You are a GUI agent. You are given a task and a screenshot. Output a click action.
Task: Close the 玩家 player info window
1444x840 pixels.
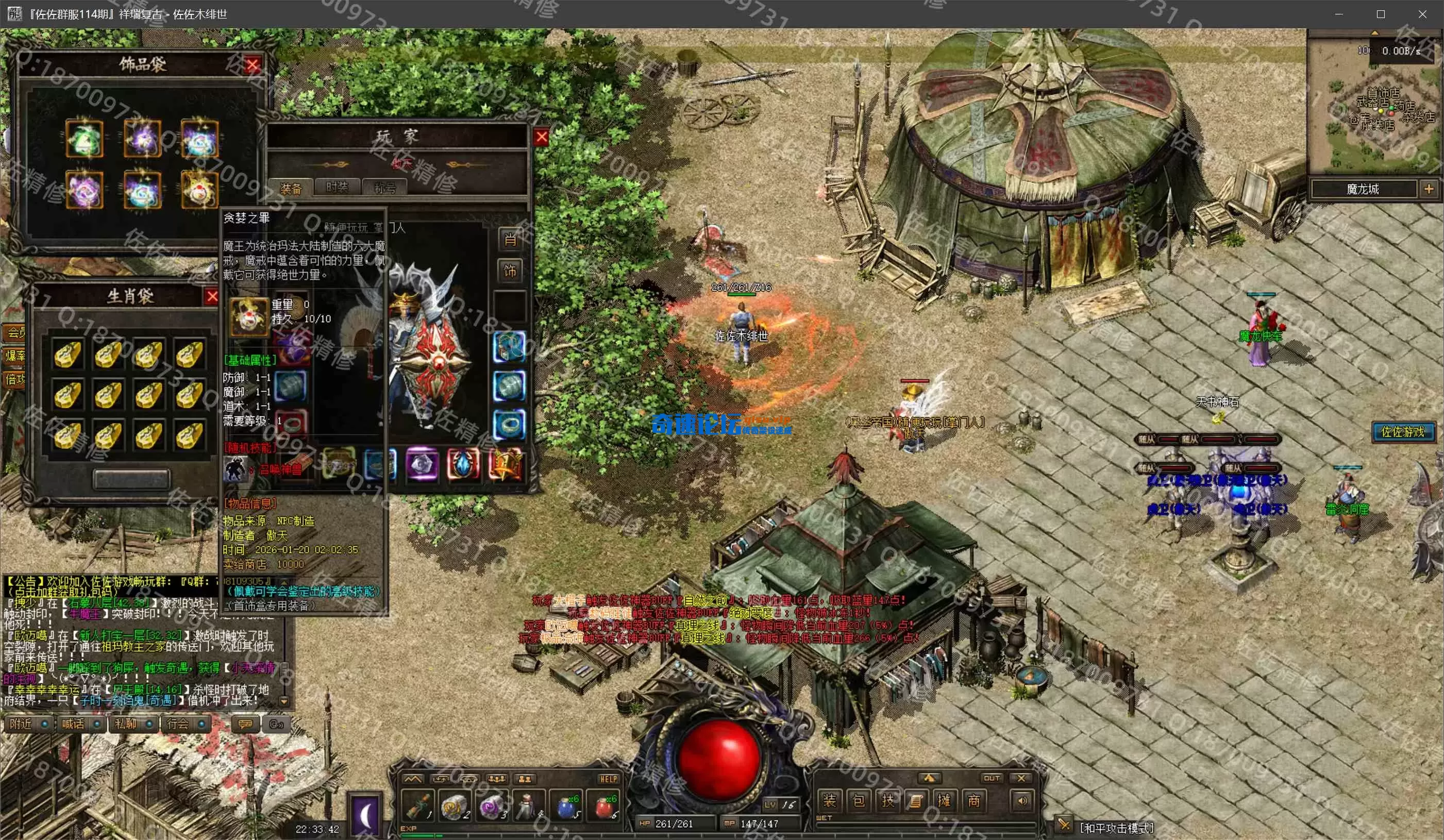[x=541, y=137]
